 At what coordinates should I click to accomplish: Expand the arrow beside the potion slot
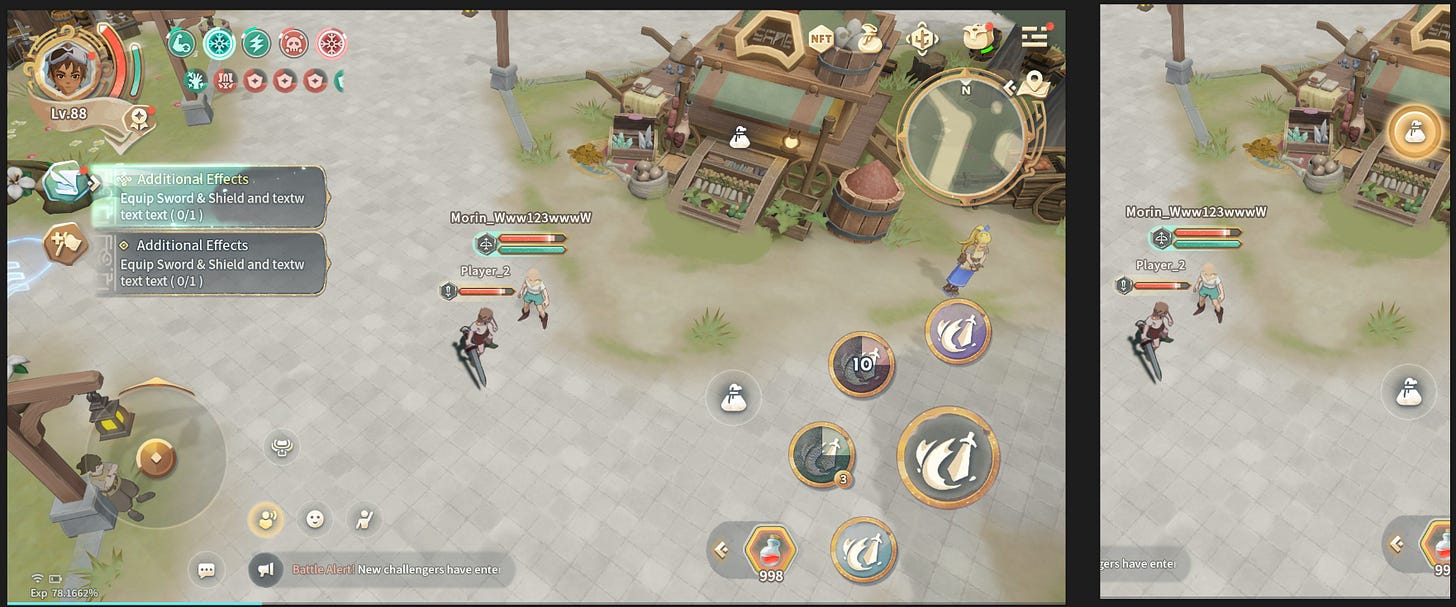coord(720,548)
